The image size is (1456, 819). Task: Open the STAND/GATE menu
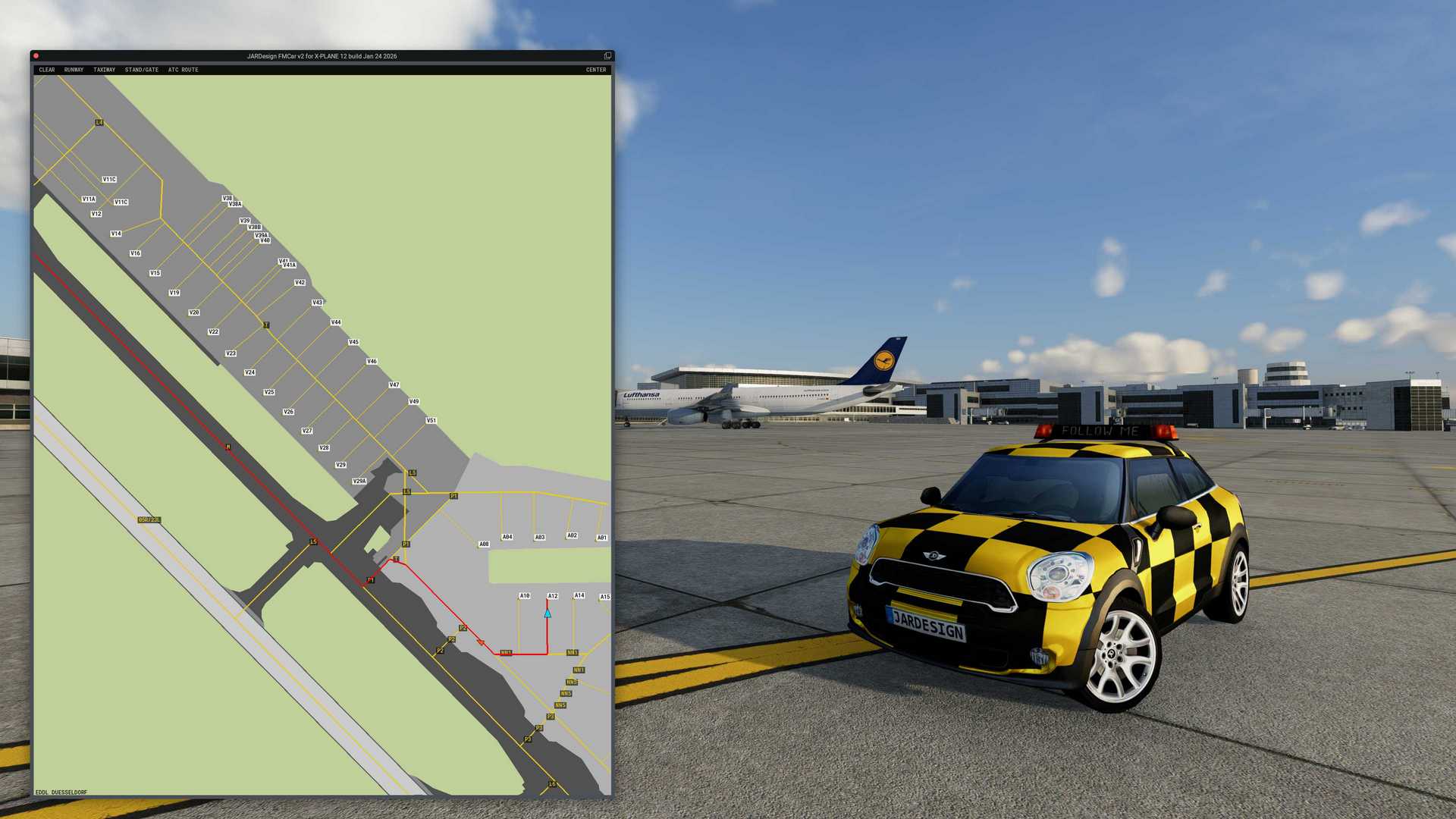click(142, 70)
